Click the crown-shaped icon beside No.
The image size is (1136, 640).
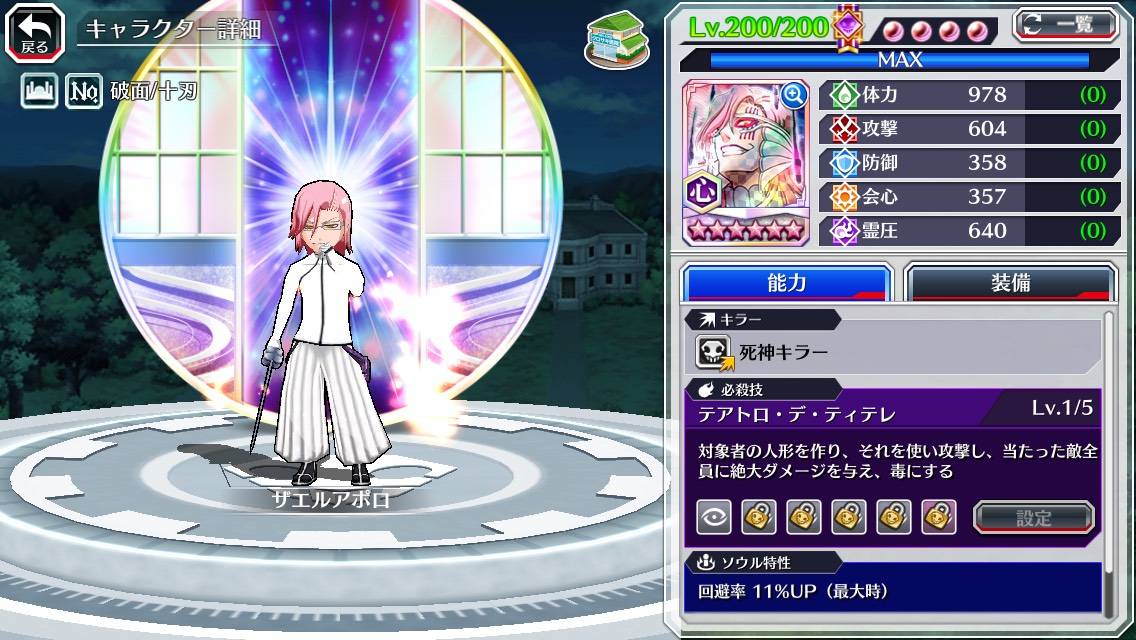(39, 93)
